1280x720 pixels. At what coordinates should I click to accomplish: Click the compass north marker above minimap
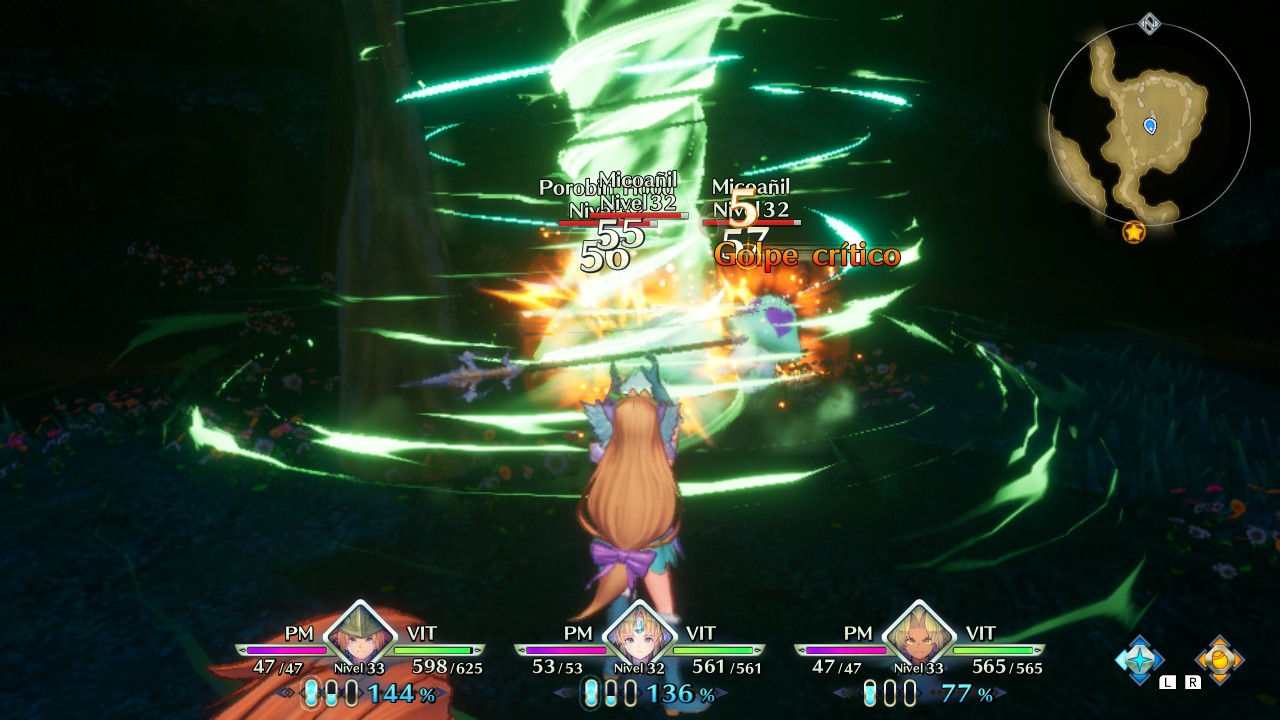(x=1150, y=23)
